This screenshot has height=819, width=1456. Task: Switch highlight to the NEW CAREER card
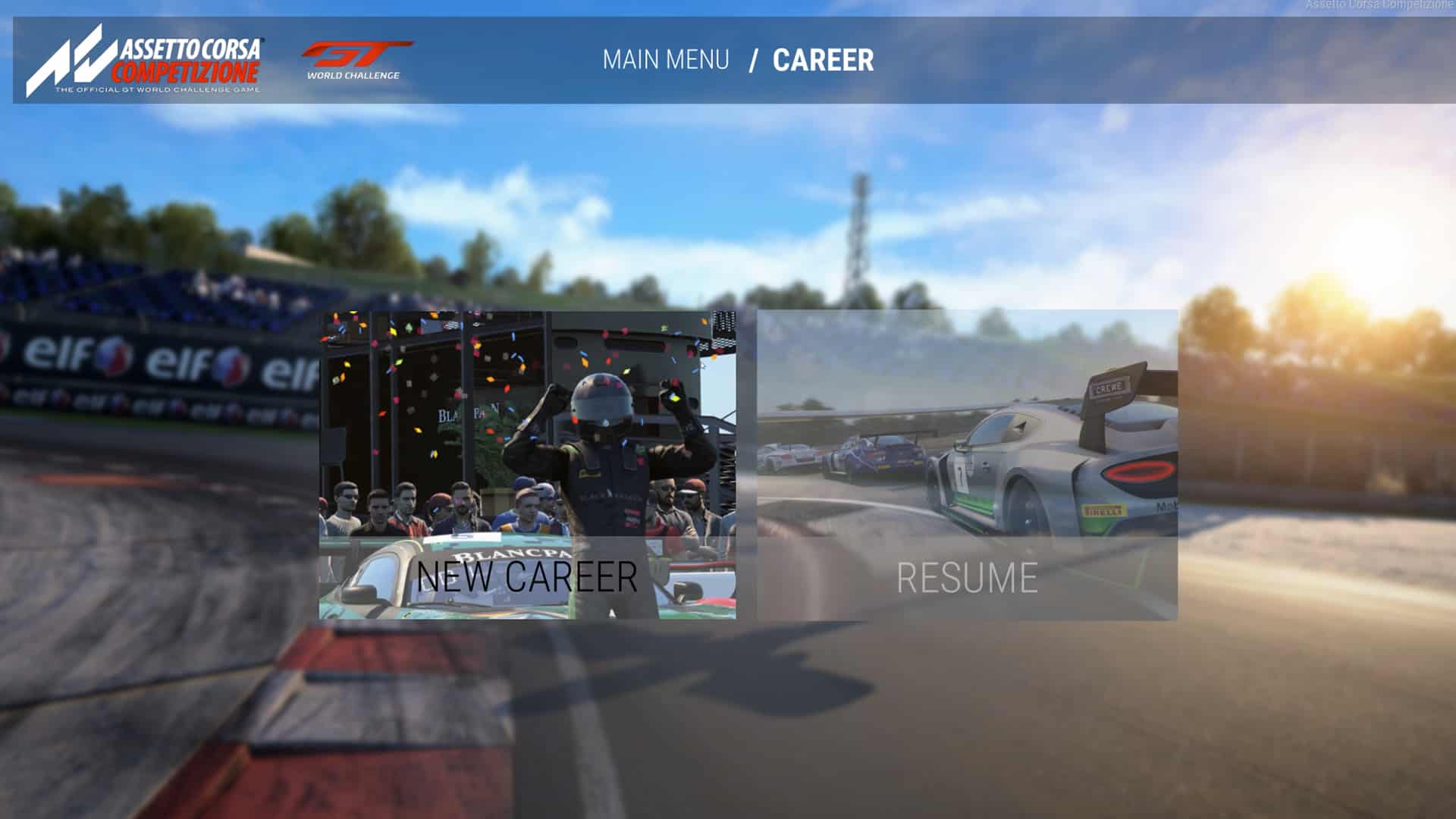(527, 463)
